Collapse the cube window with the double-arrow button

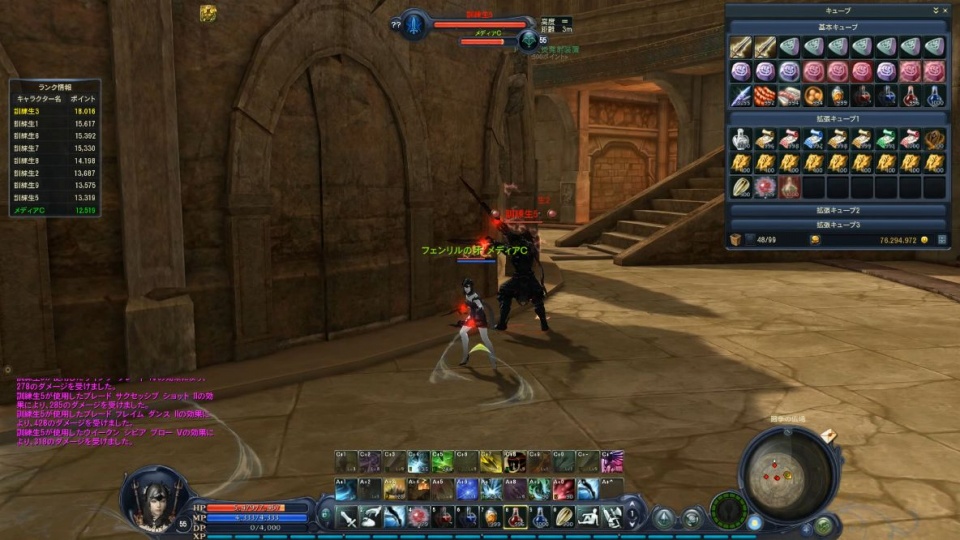pos(934,10)
